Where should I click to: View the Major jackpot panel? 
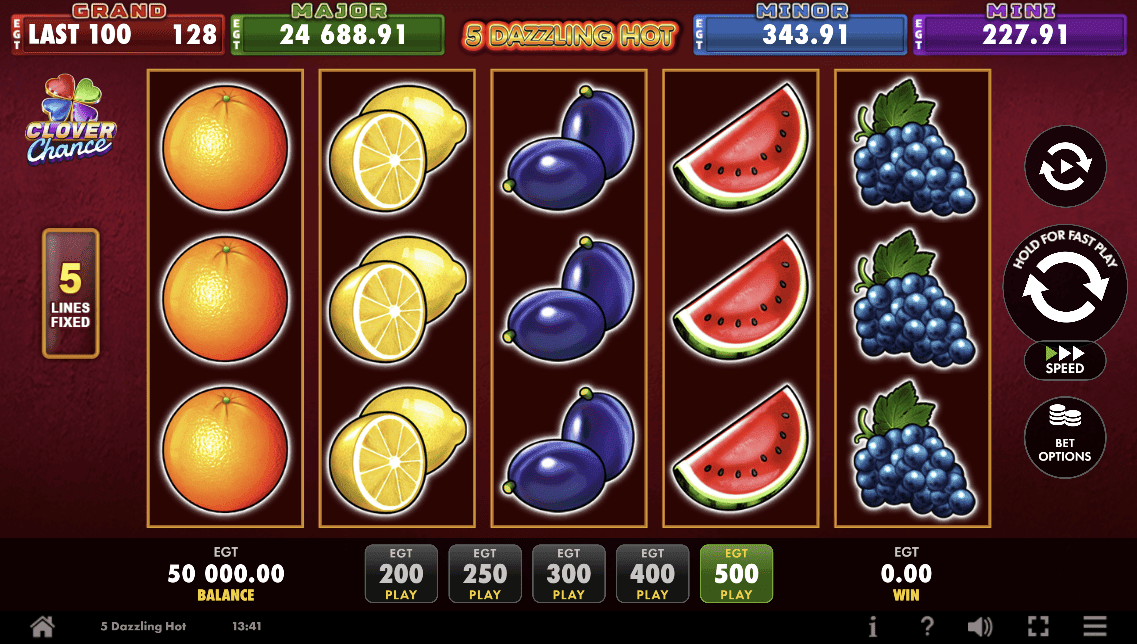(x=337, y=32)
